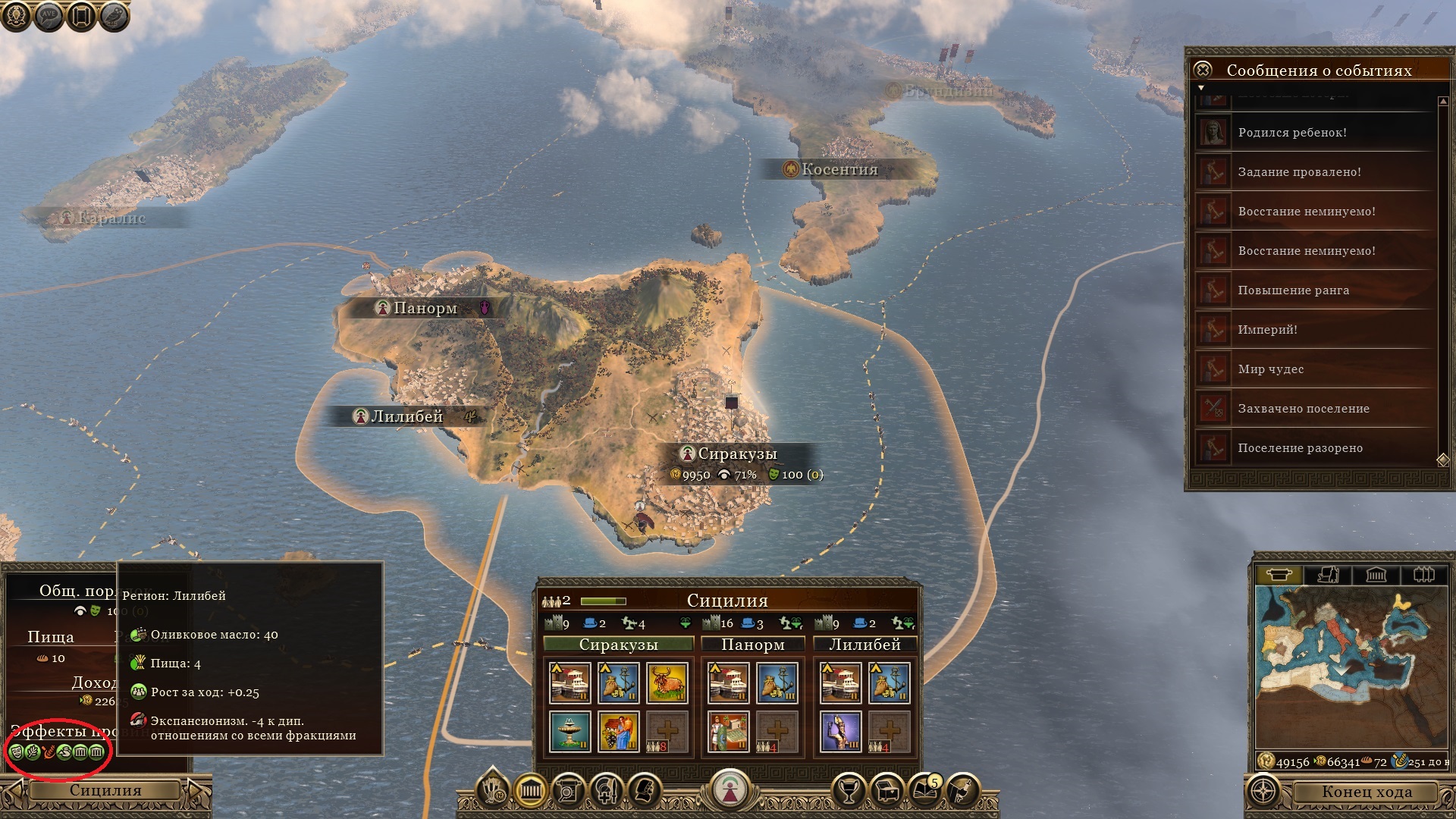Click the faction emblem in bottom bar
The image size is (1456, 819).
(x=728, y=790)
